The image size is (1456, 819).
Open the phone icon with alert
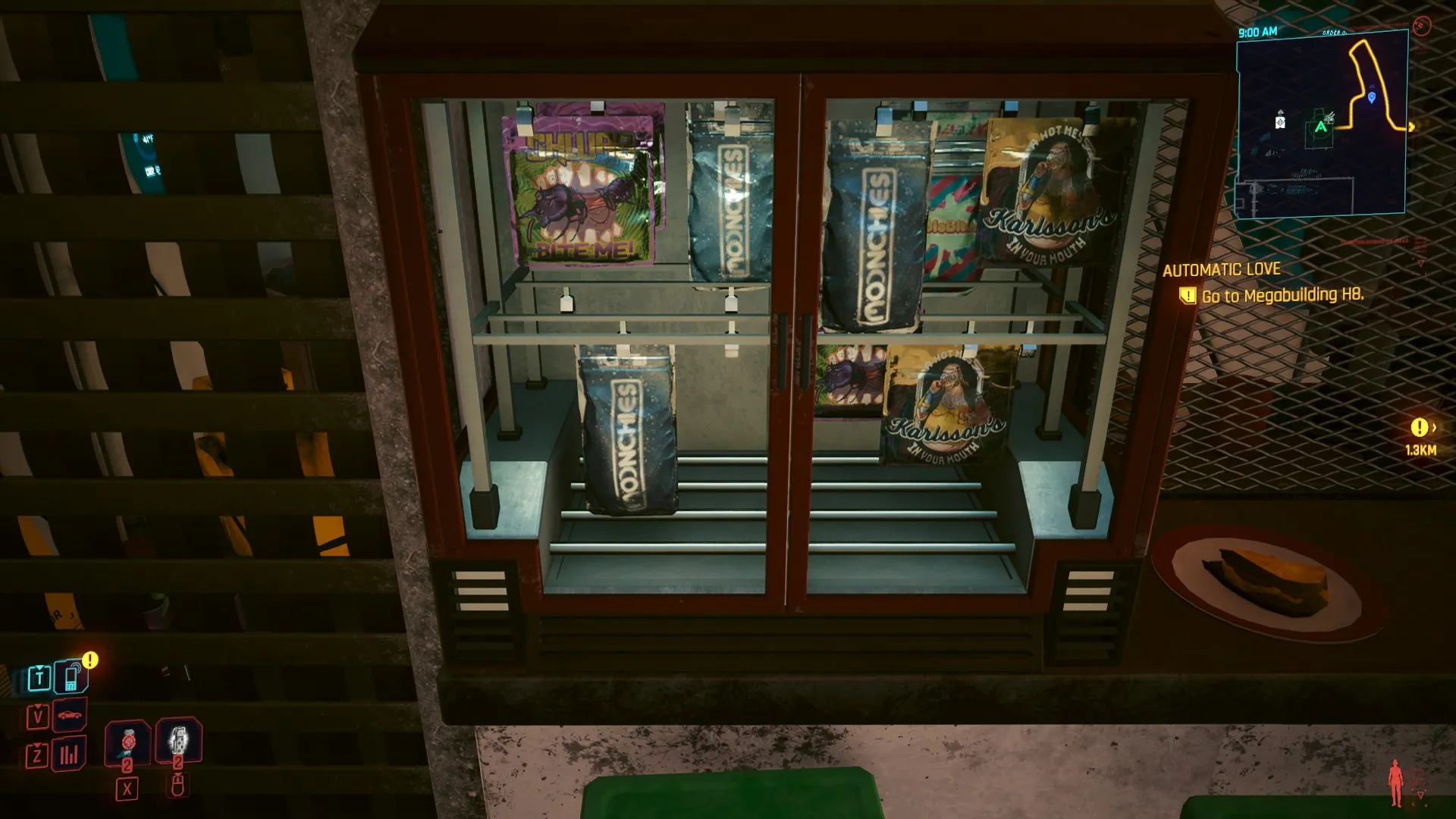pyautogui.click(x=71, y=676)
